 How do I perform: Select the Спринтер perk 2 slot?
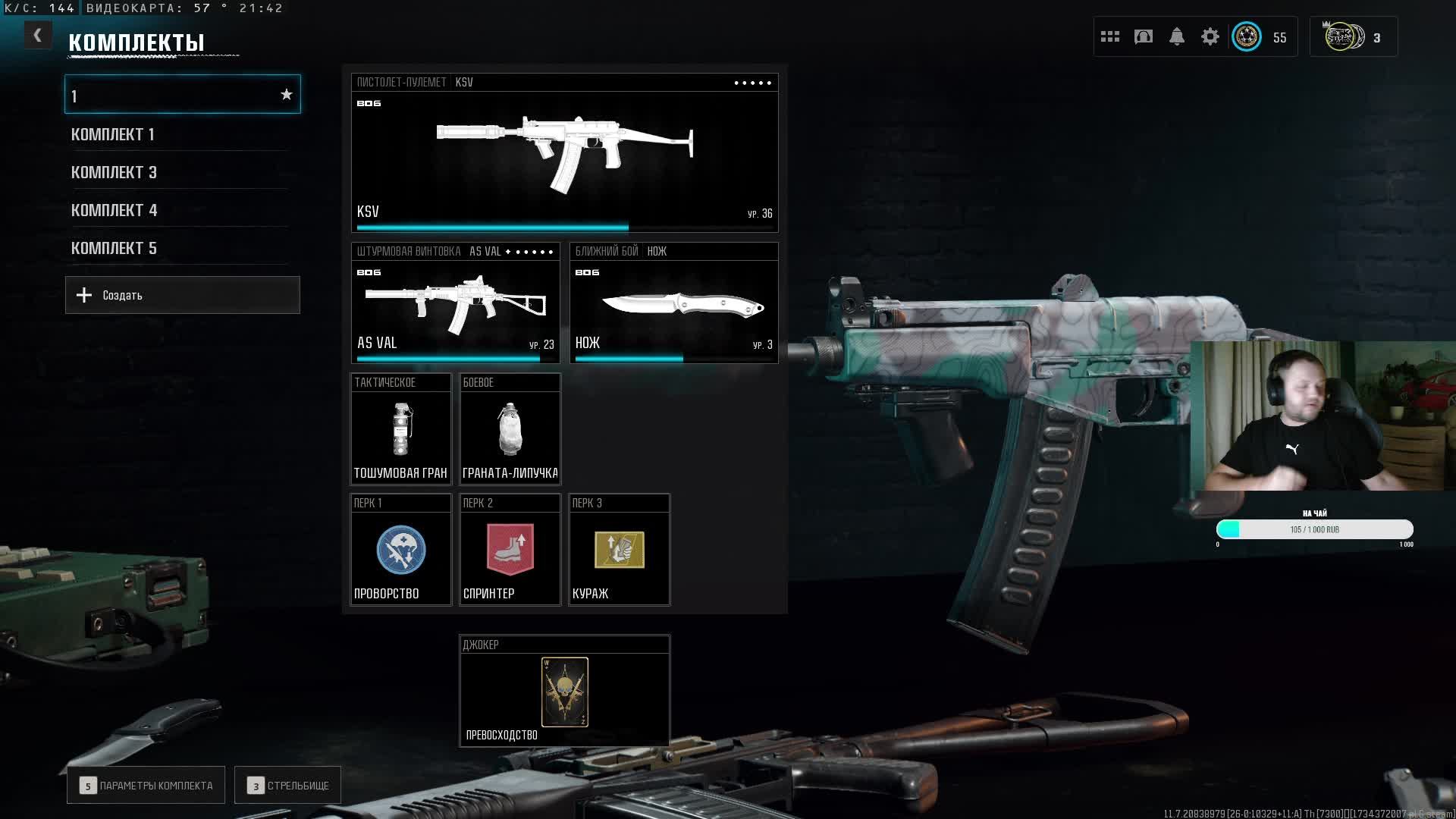tap(510, 550)
